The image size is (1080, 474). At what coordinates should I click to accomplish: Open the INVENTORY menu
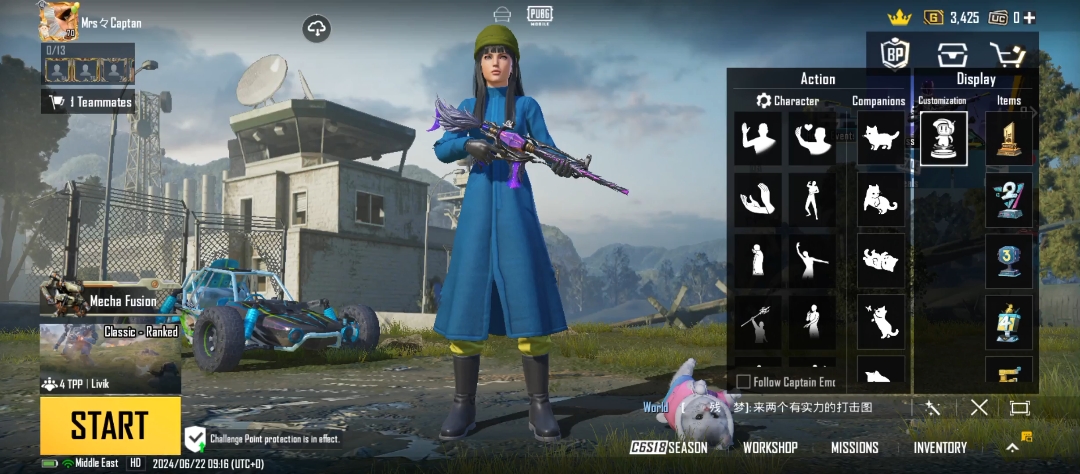click(x=940, y=448)
